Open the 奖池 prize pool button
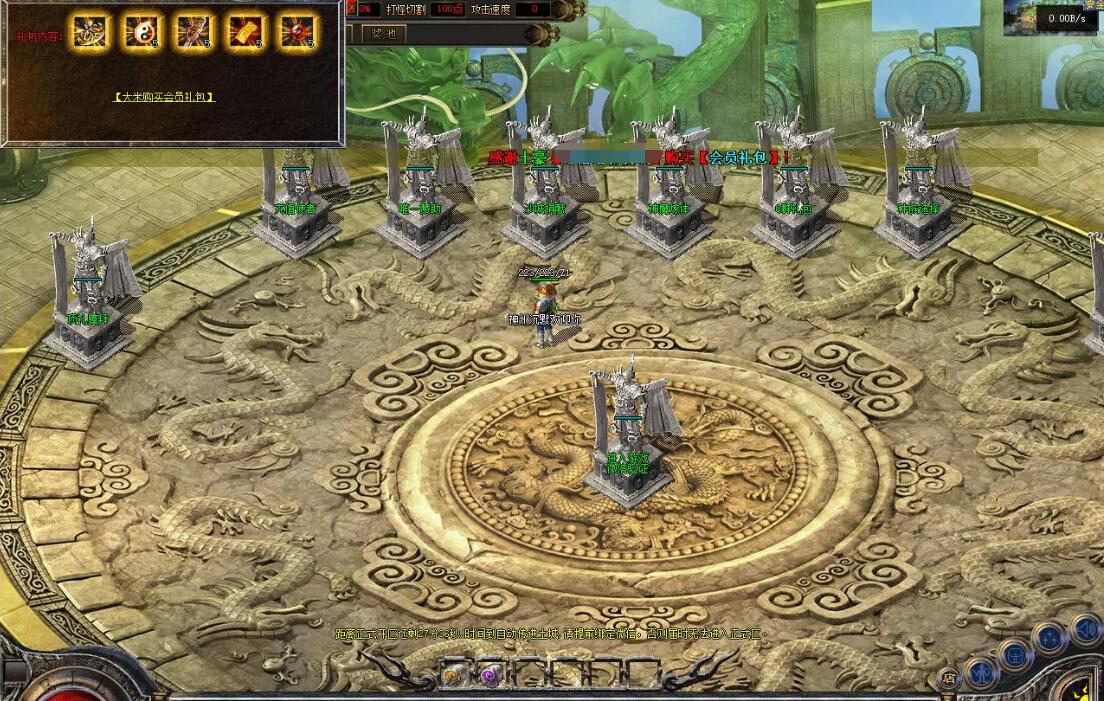This screenshot has height=701, width=1104. (x=383, y=33)
